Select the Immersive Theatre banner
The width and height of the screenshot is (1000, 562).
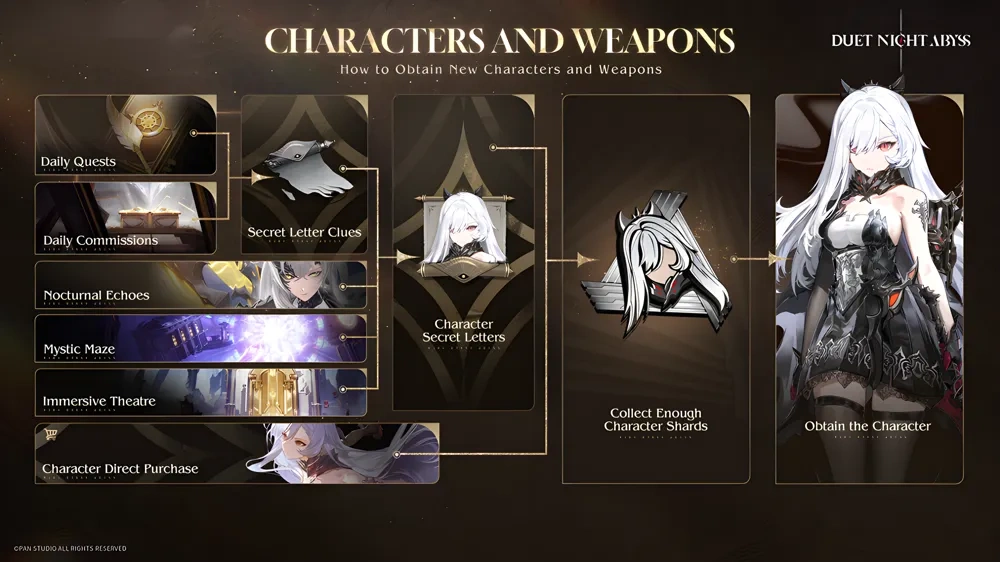(x=201, y=390)
